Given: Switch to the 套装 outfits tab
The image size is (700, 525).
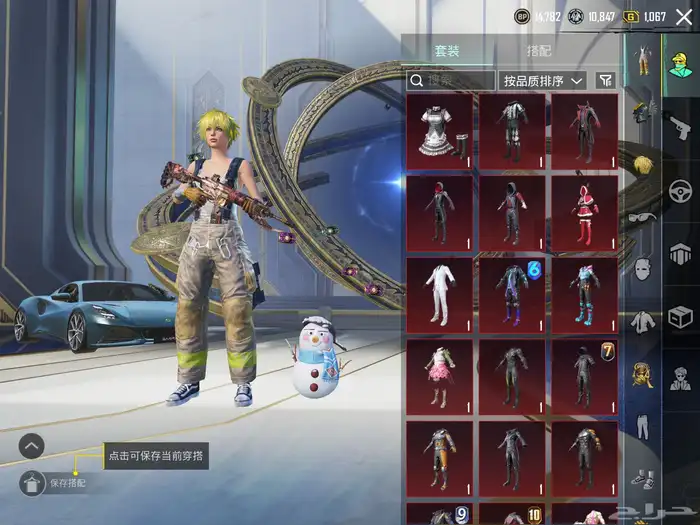Looking at the screenshot, I should coord(446,51).
